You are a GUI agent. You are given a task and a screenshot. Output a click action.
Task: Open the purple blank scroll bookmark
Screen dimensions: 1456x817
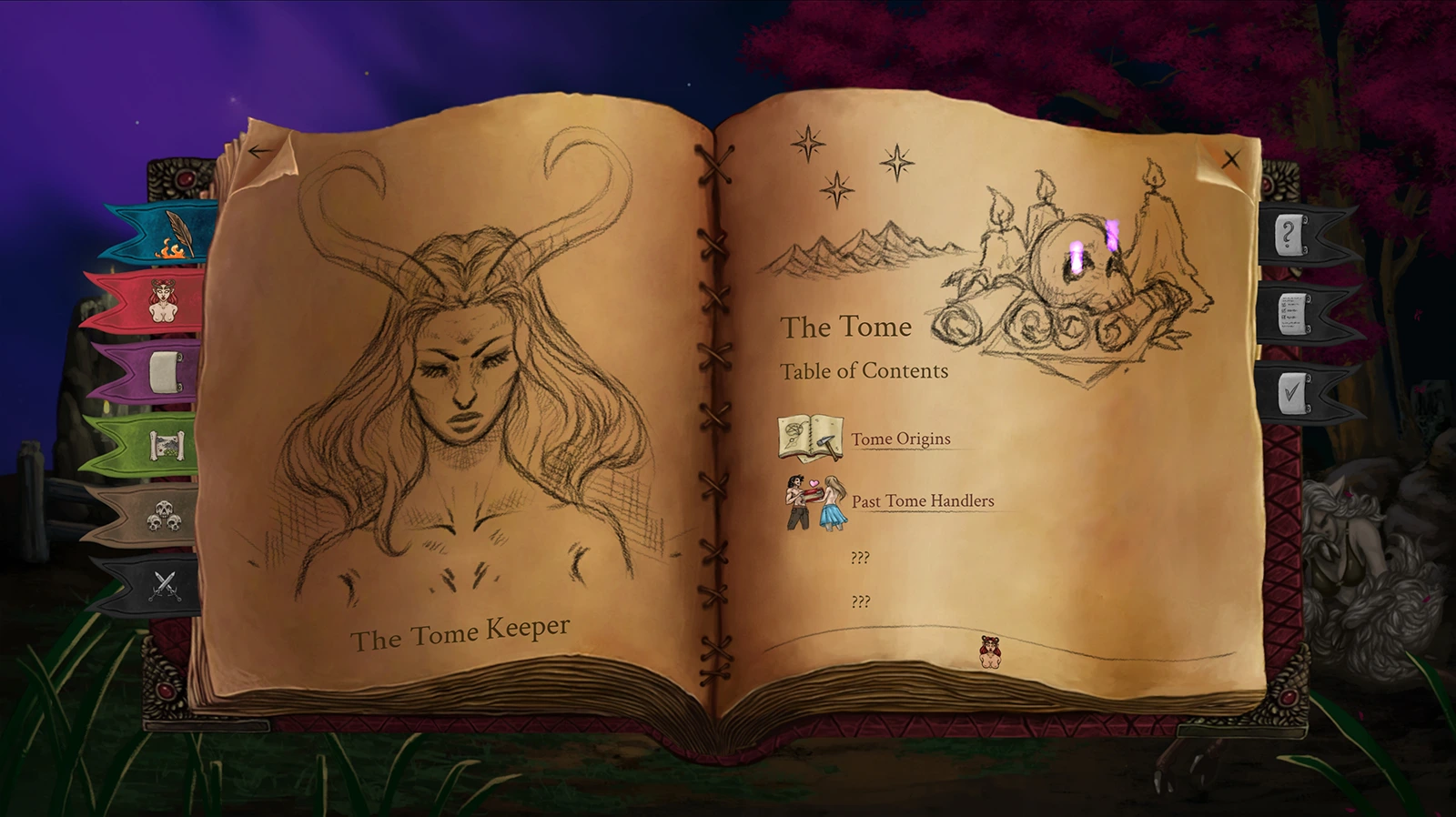(164, 372)
